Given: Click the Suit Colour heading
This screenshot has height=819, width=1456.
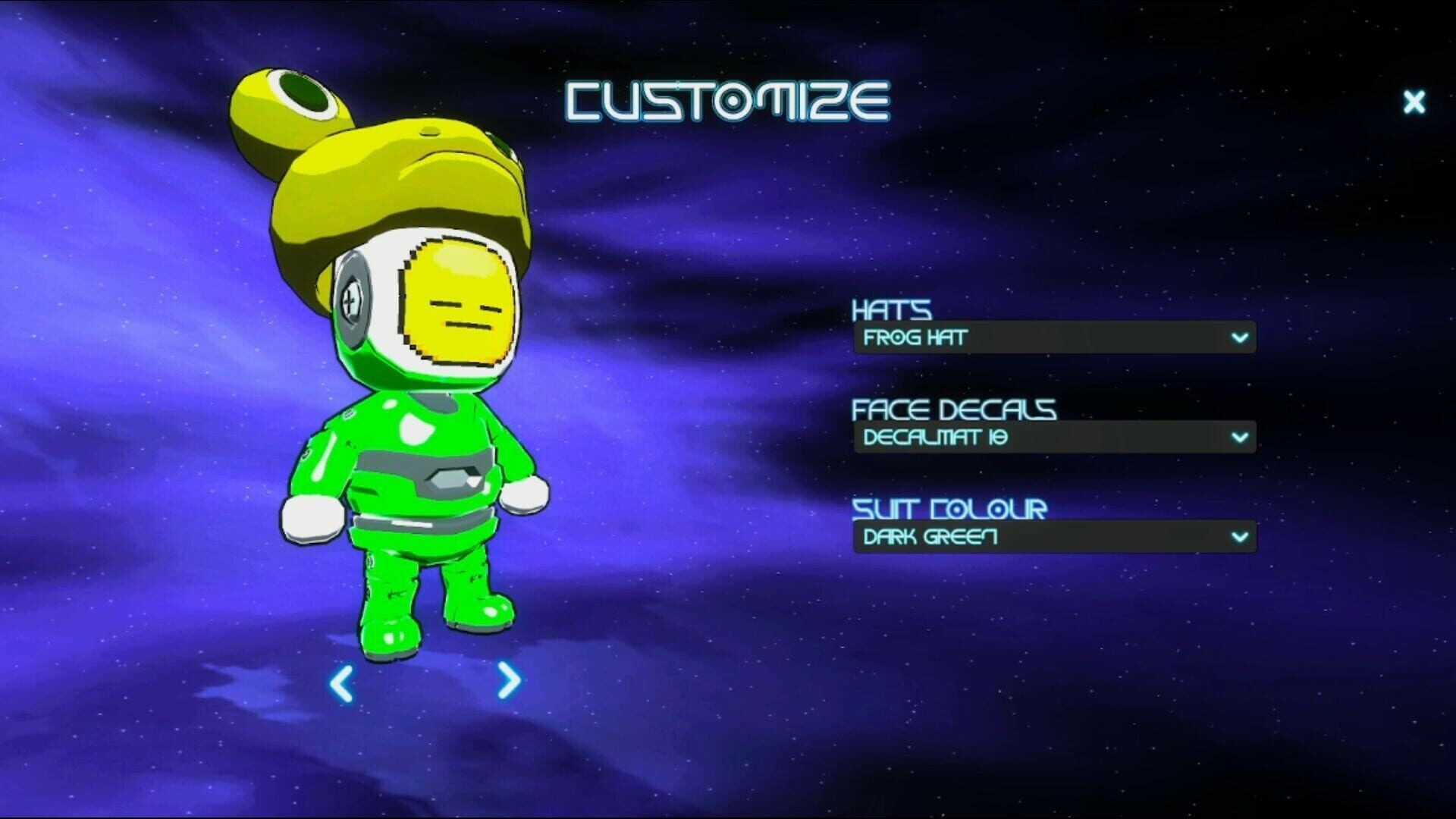Looking at the screenshot, I should pyautogui.click(x=949, y=510).
